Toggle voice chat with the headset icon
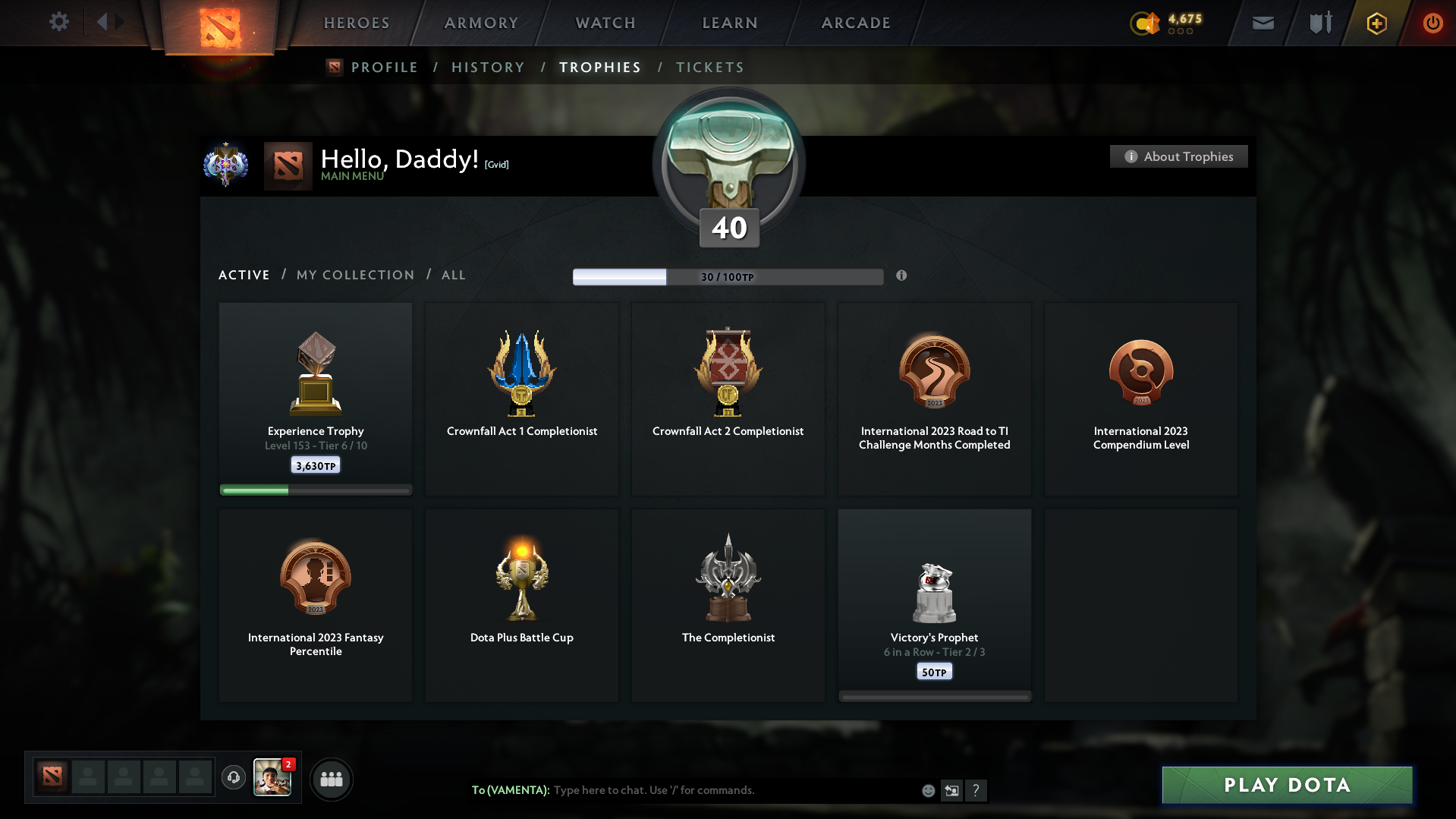The width and height of the screenshot is (1456, 819). [x=234, y=778]
